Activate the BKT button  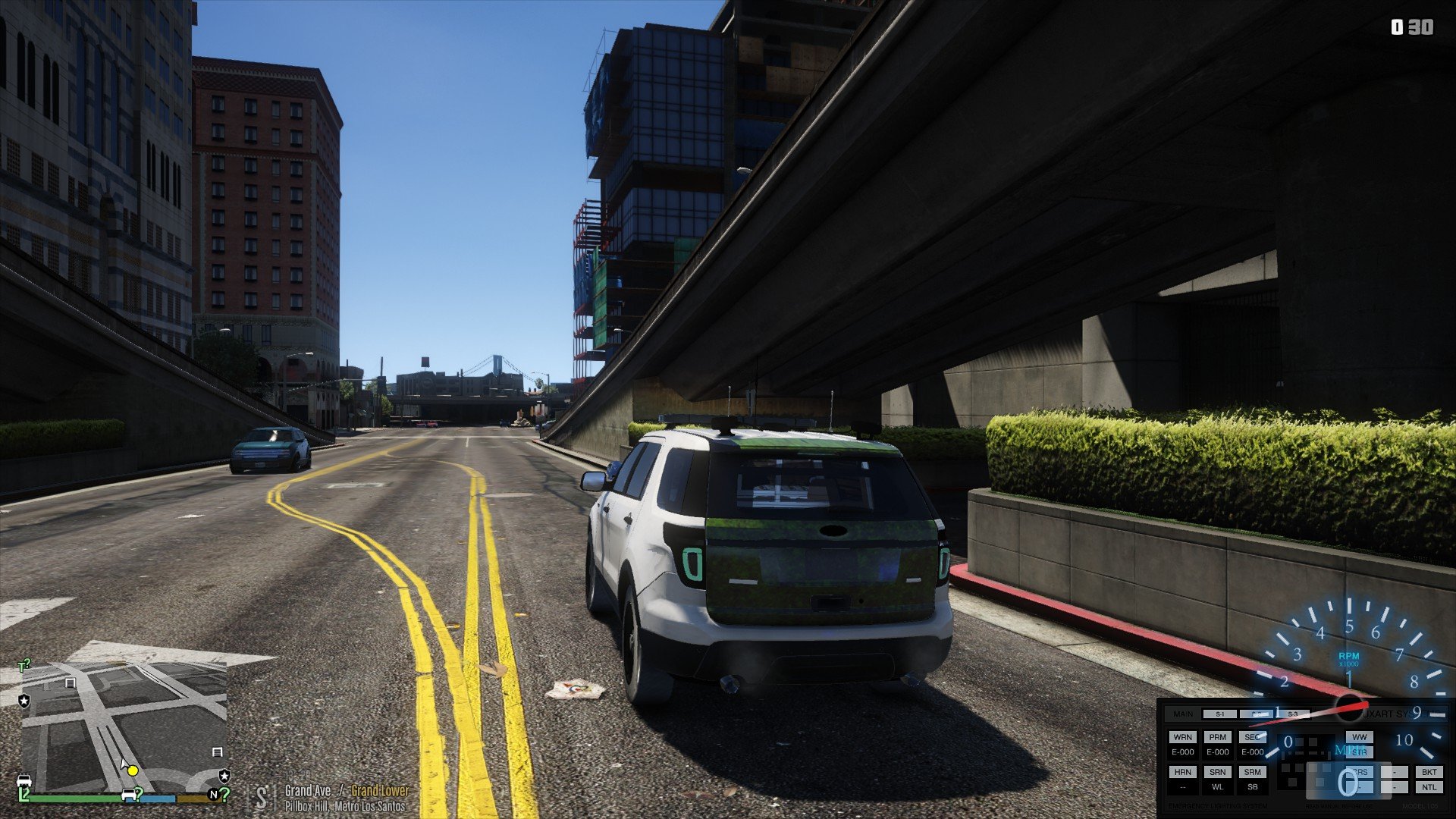[x=1429, y=772]
